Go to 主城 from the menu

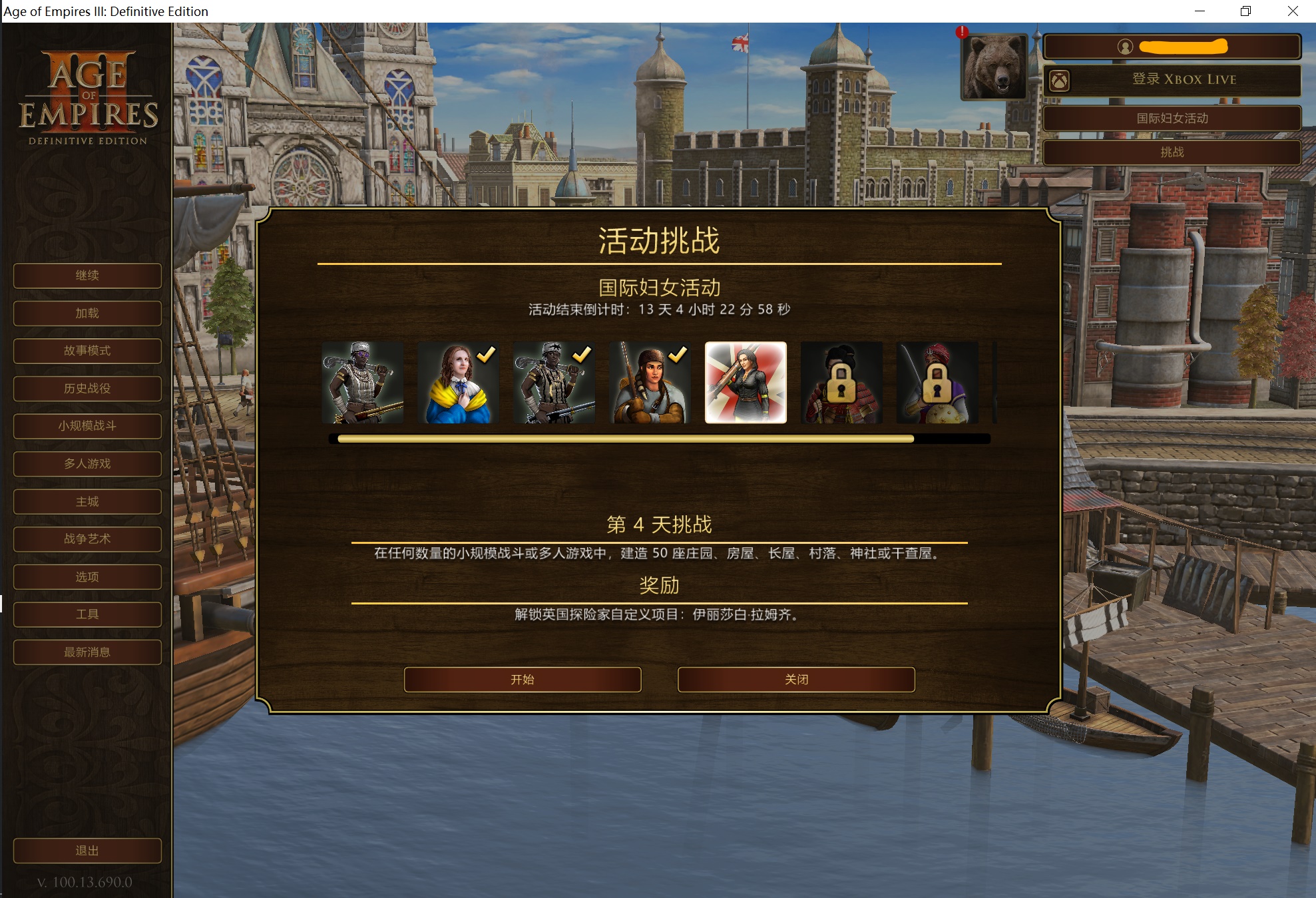[x=87, y=502]
